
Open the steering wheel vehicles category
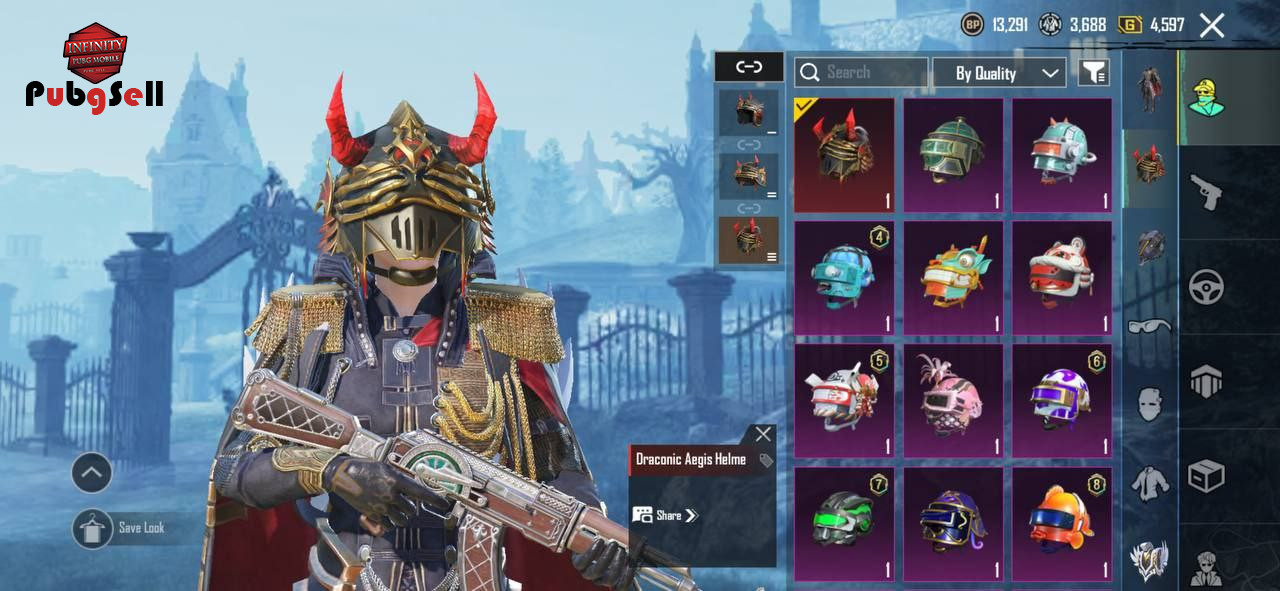pos(1206,288)
